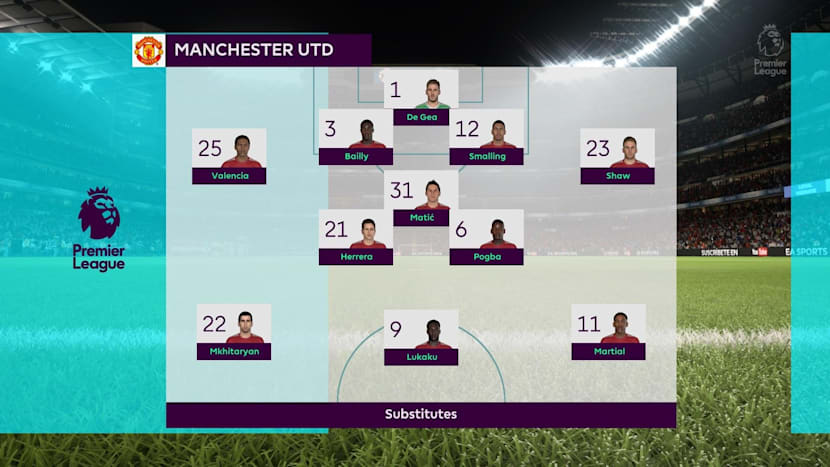The height and width of the screenshot is (467, 830).
Task: Choose the Martial player card
Action: (x=608, y=332)
